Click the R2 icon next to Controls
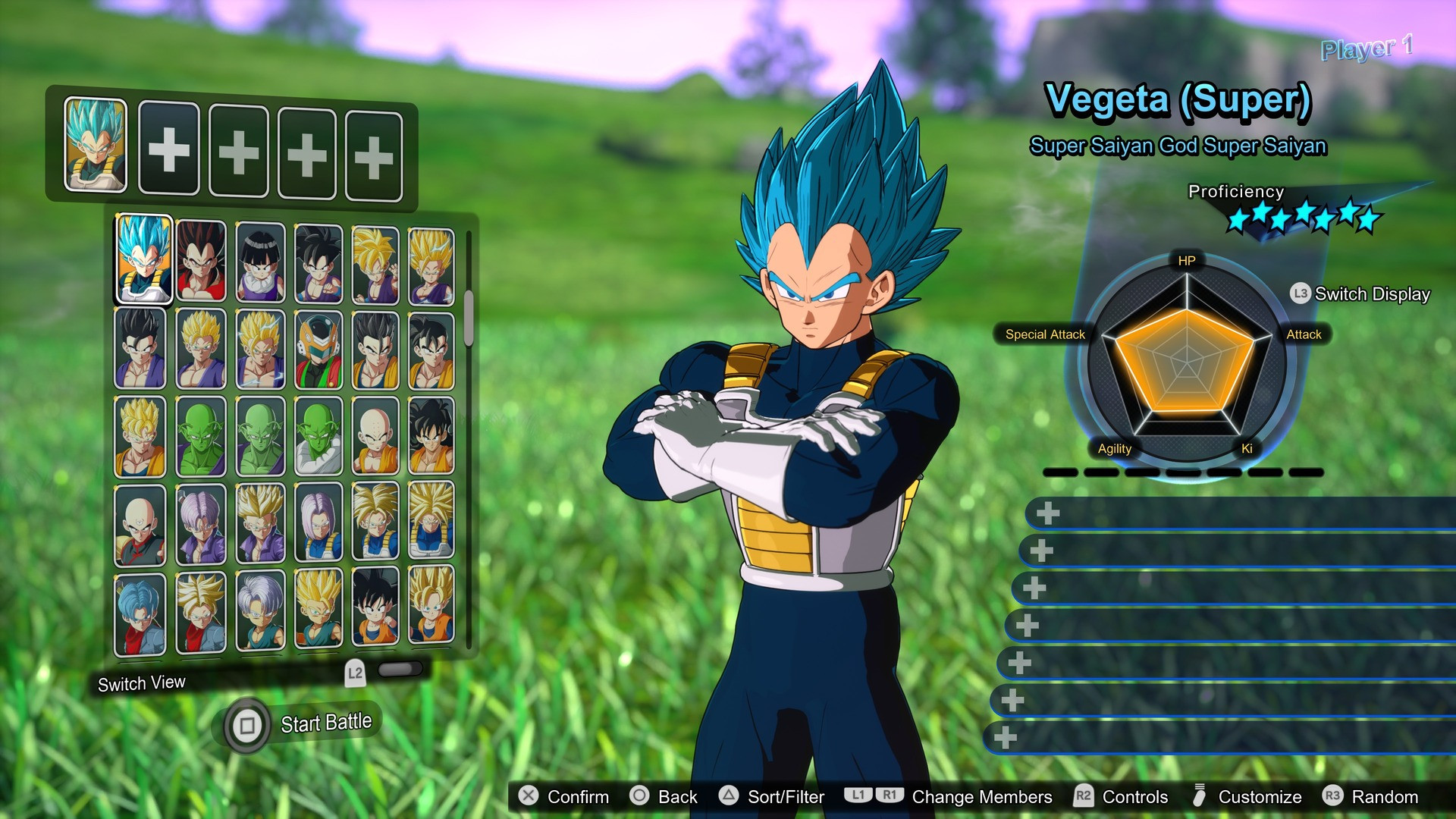 click(1083, 797)
